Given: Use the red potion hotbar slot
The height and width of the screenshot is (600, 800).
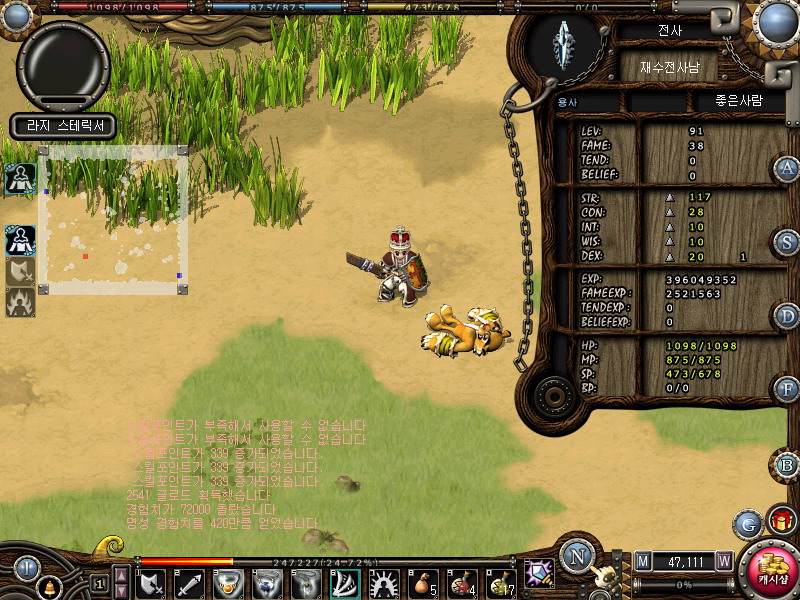Looking at the screenshot, I should [462, 583].
